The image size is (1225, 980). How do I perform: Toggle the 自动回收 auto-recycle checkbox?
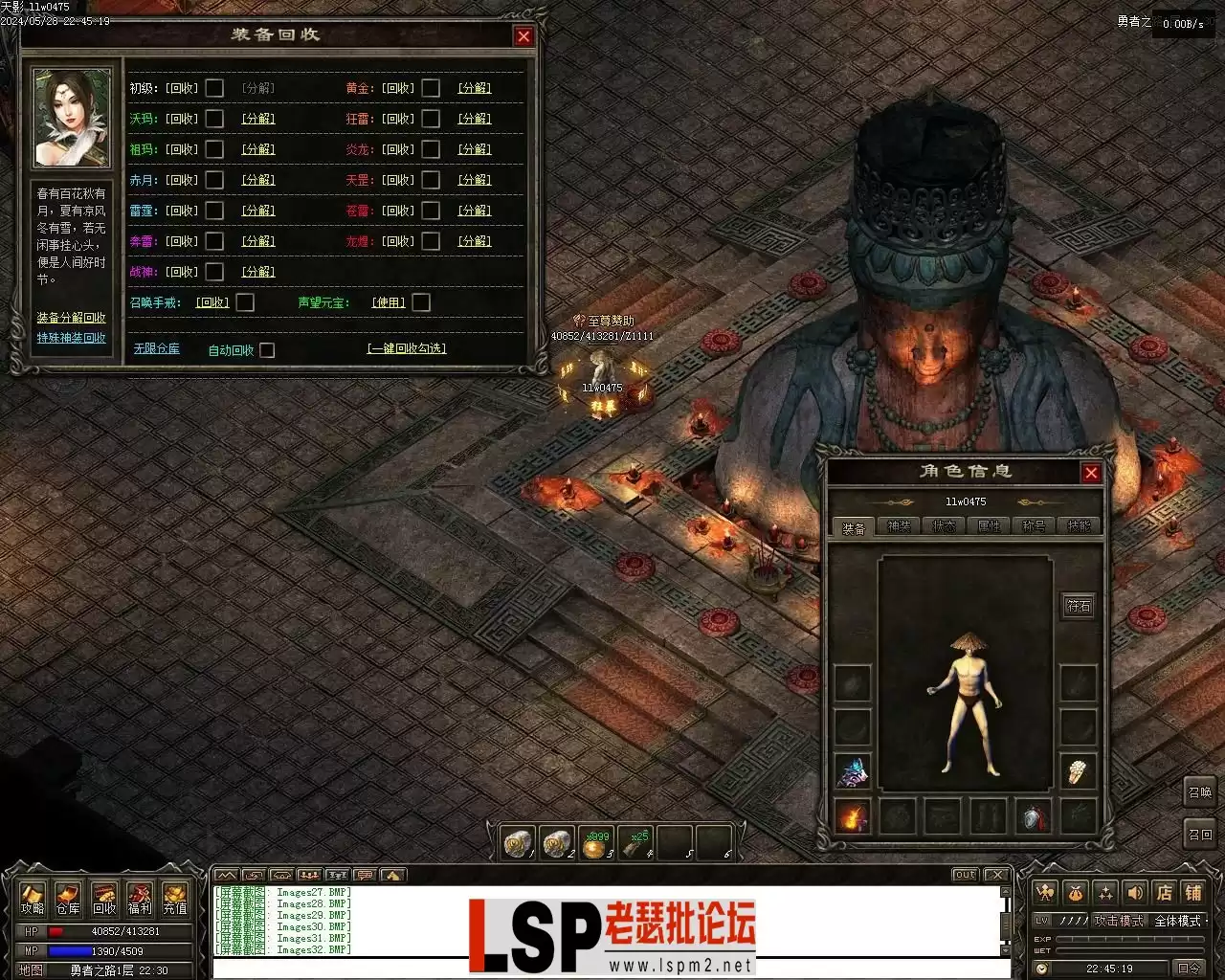[267, 350]
